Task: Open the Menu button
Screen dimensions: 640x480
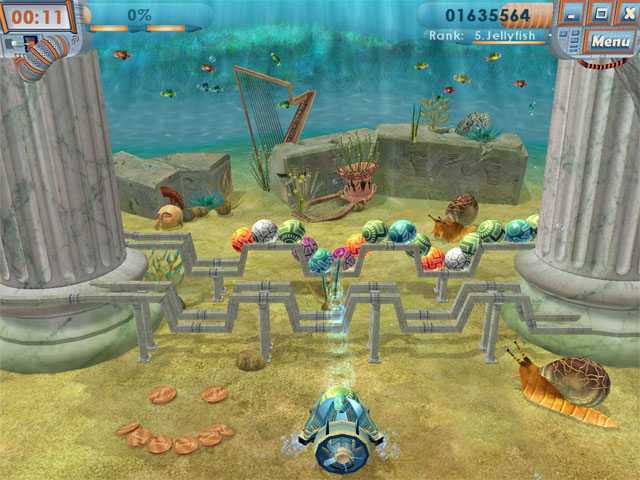Action: click(609, 41)
